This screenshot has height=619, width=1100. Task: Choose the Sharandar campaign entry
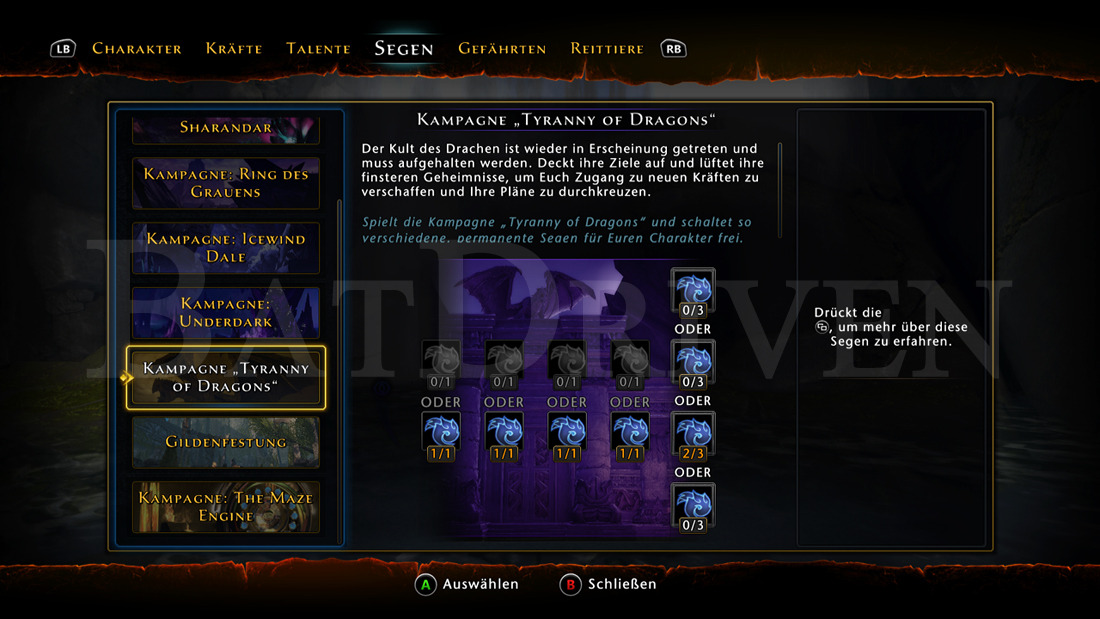coord(226,128)
